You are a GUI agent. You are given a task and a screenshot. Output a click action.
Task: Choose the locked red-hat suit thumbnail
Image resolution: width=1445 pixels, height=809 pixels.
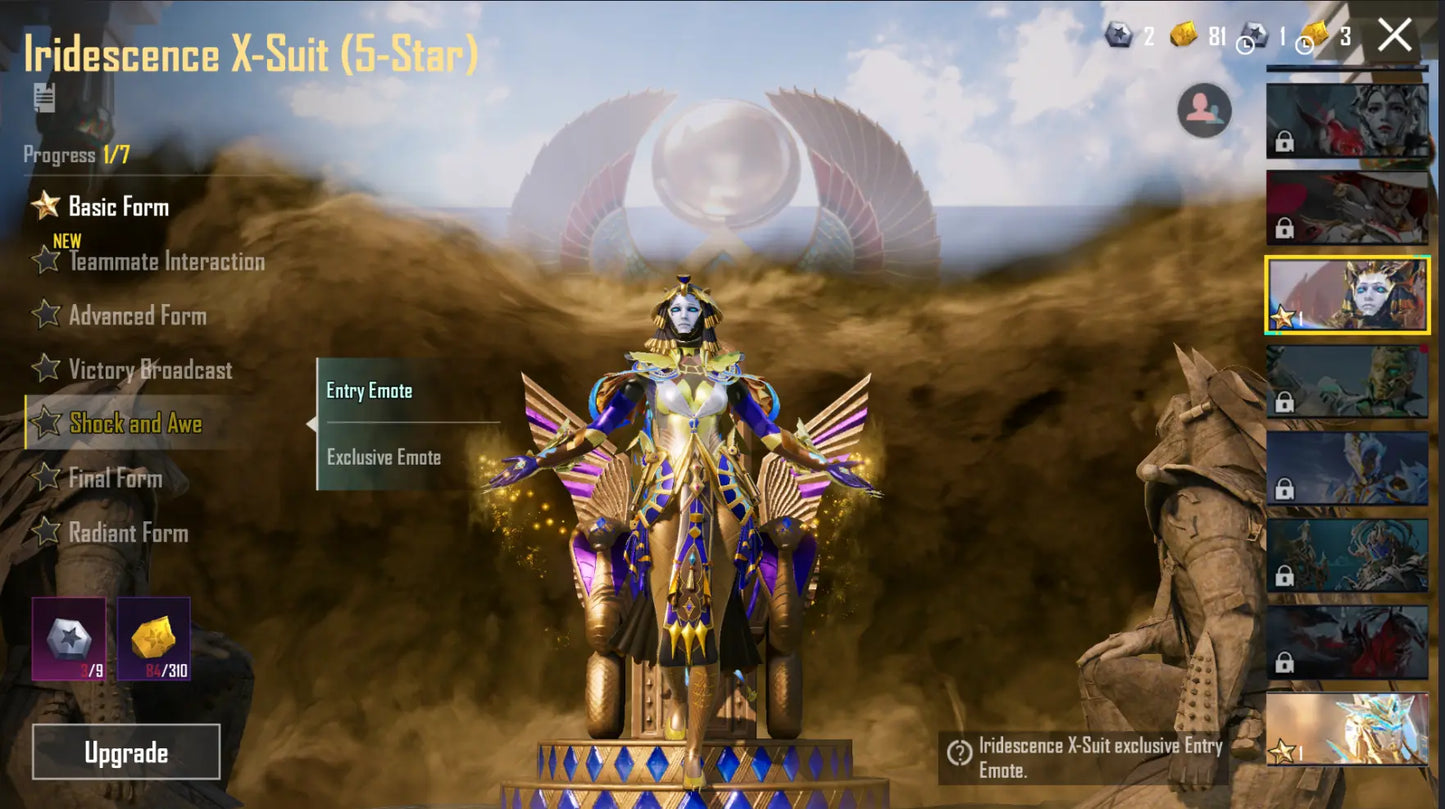click(1347, 208)
